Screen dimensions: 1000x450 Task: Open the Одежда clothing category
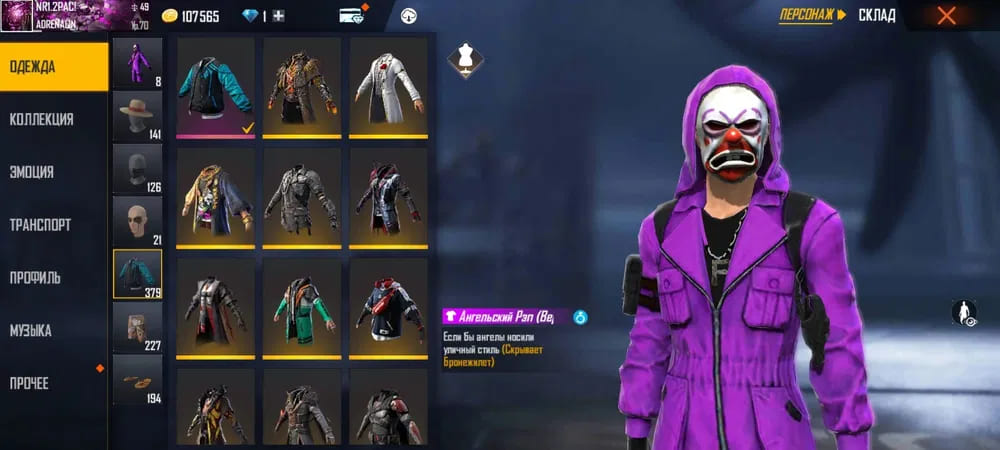click(54, 67)
